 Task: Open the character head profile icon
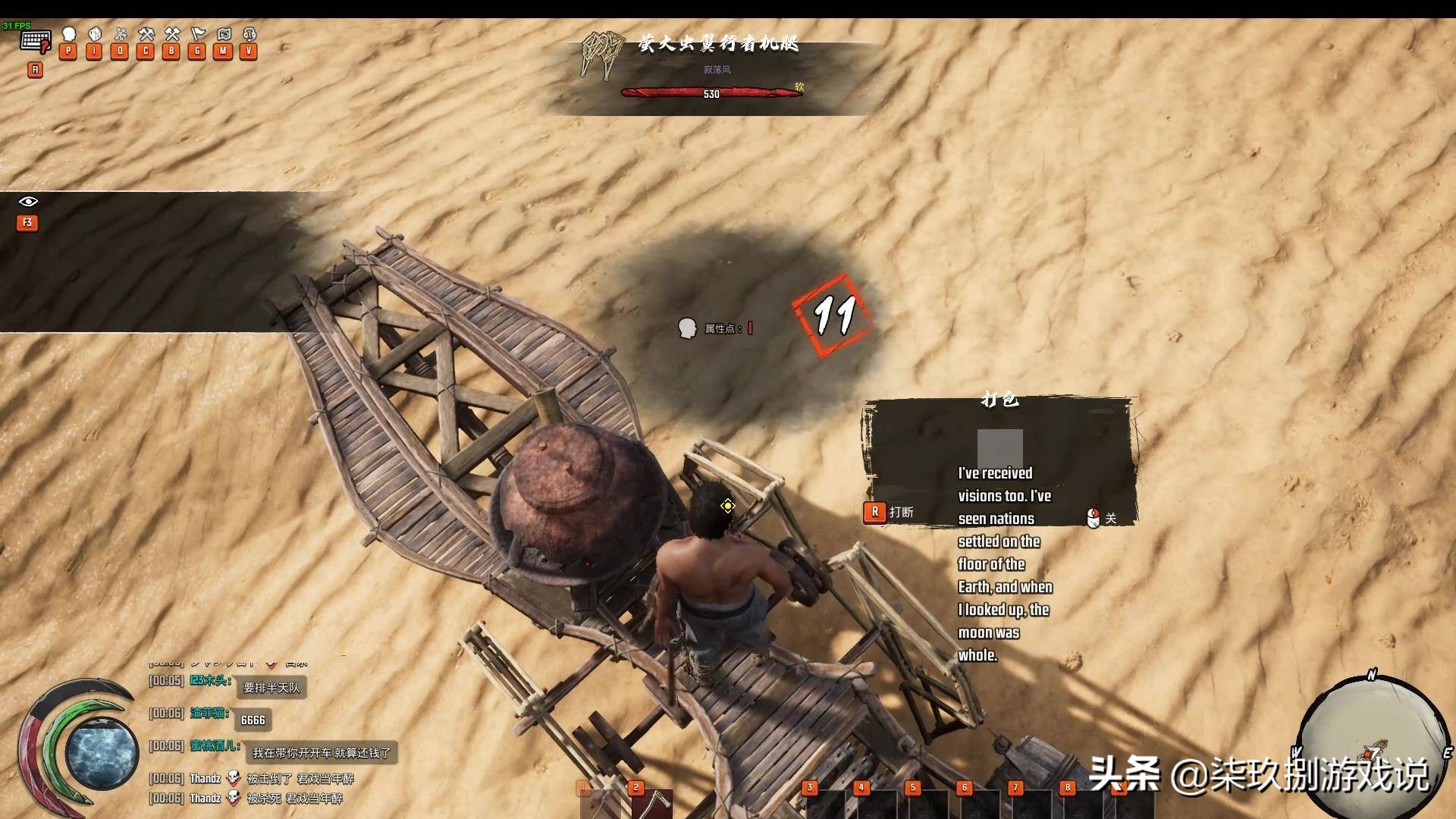click(x=69, y=35)
